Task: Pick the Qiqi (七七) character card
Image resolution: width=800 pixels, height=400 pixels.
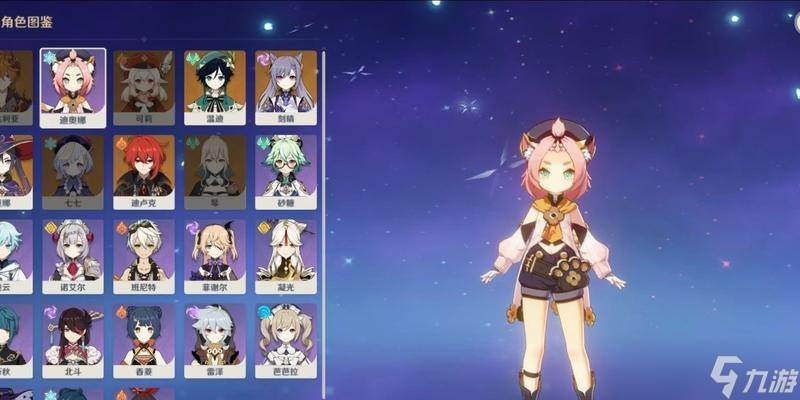Action: pyautogui.click(x=72, y=170)
